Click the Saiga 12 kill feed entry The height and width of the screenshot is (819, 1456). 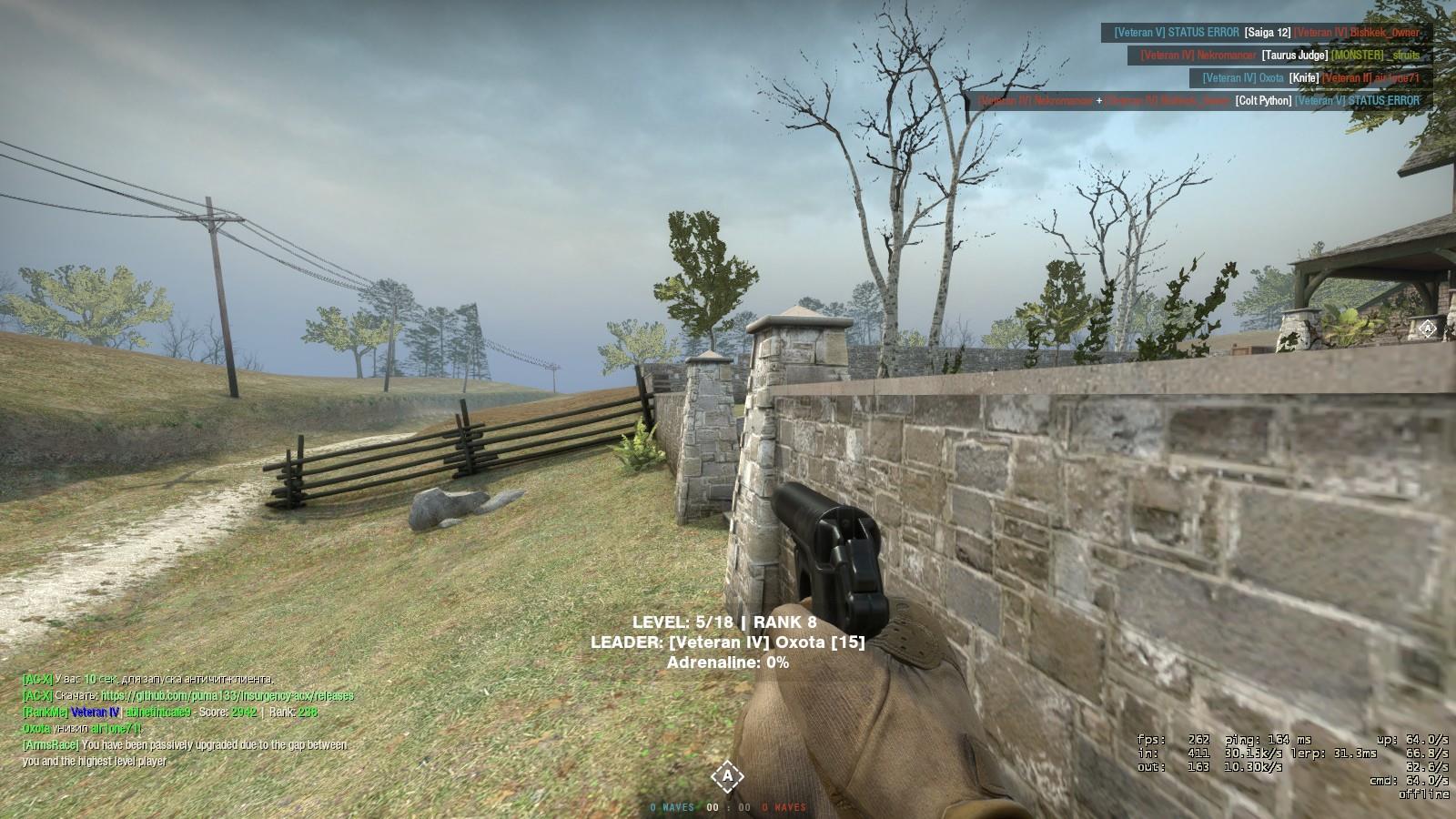click(1267, 33)
